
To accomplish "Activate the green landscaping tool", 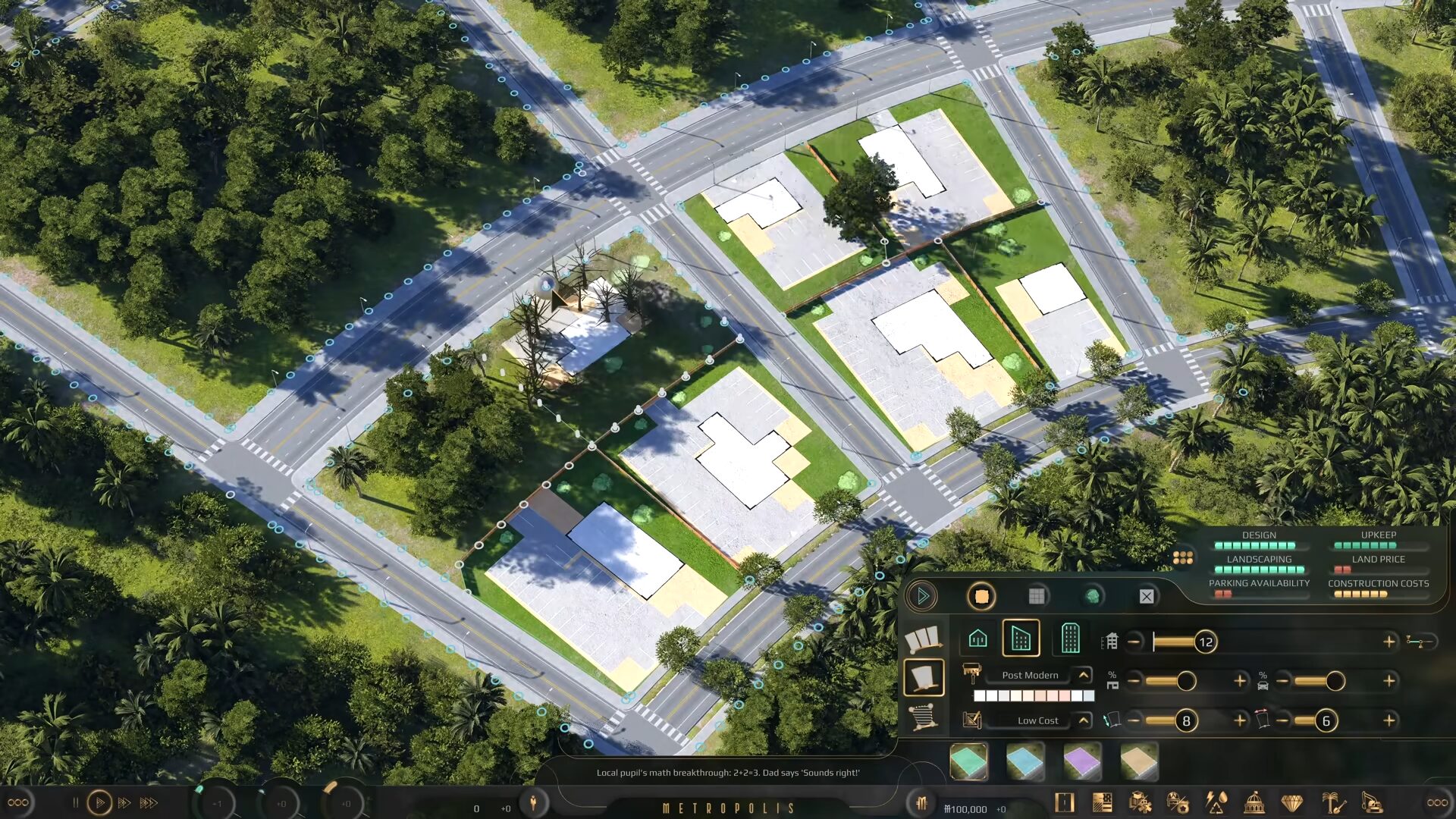I will coord(1092,596).
